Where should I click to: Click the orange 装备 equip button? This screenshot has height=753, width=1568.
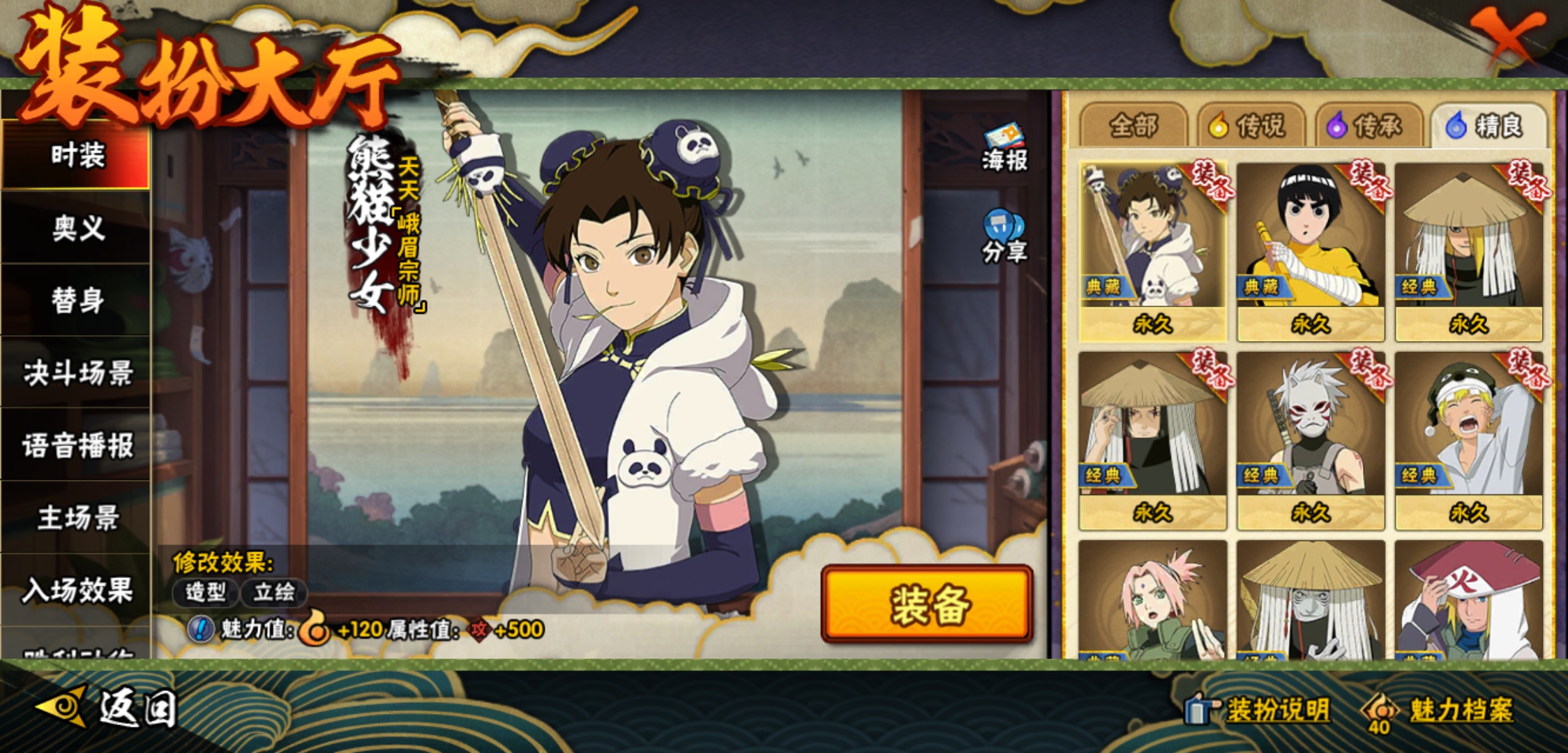click(x=928, y=604)
